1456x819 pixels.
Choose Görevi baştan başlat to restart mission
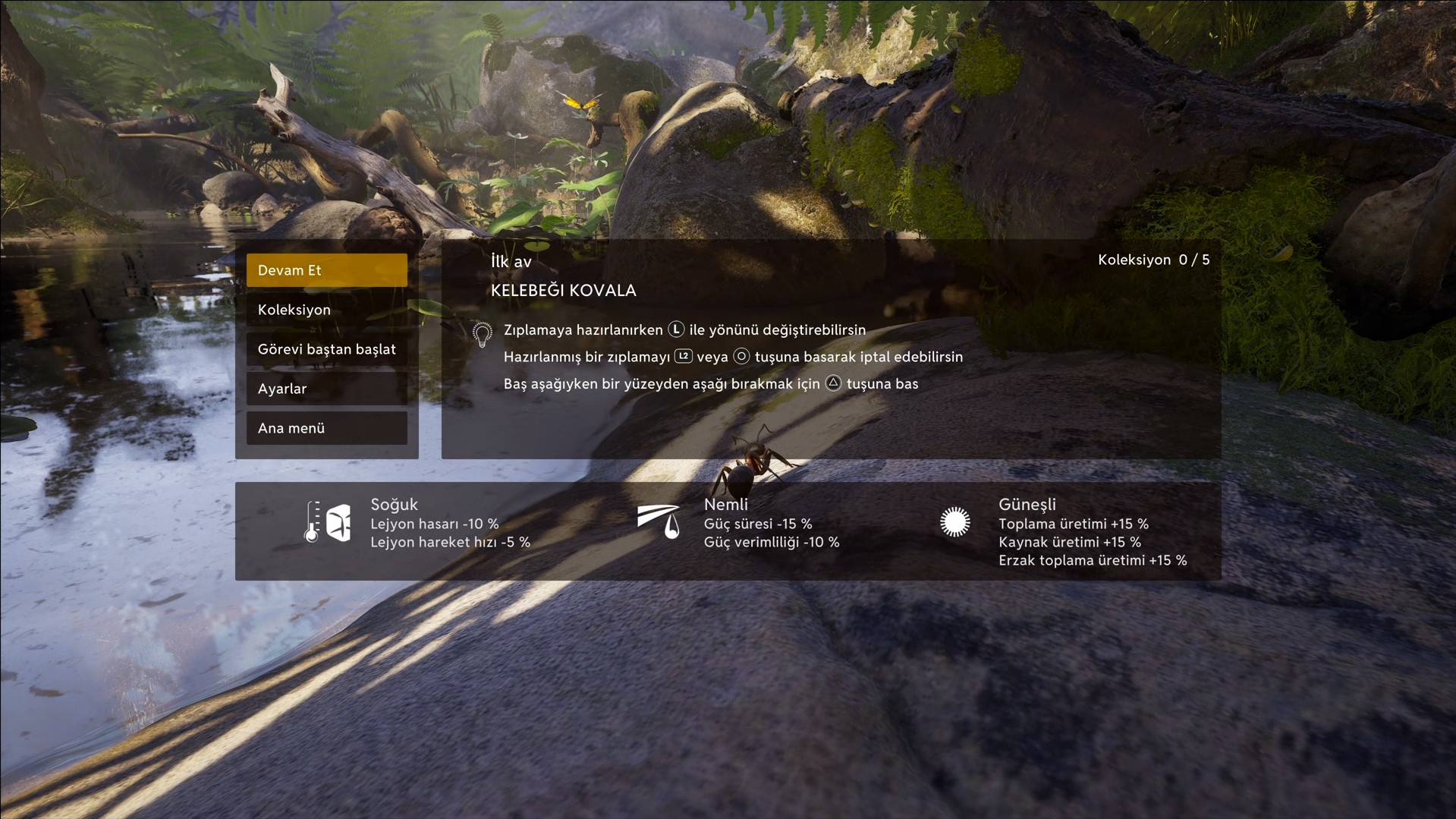pos(326,349)
